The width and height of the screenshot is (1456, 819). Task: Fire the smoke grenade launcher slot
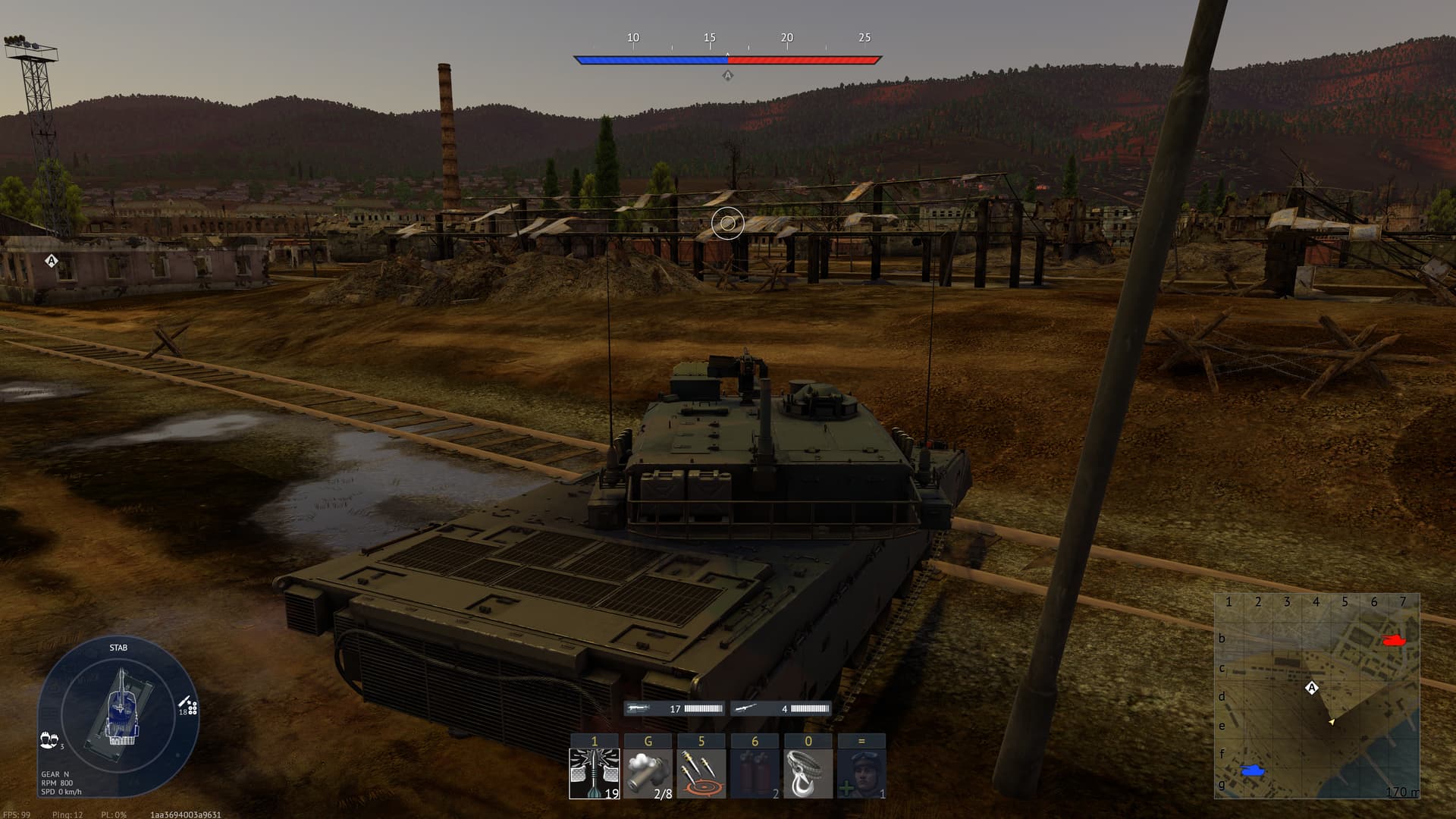point(648,773)
